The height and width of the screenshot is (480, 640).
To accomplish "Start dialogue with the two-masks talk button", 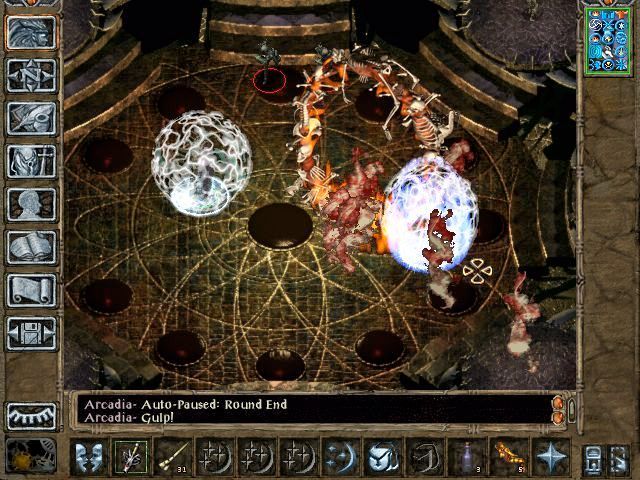I will pyautogui.click(x=88, y=456).
